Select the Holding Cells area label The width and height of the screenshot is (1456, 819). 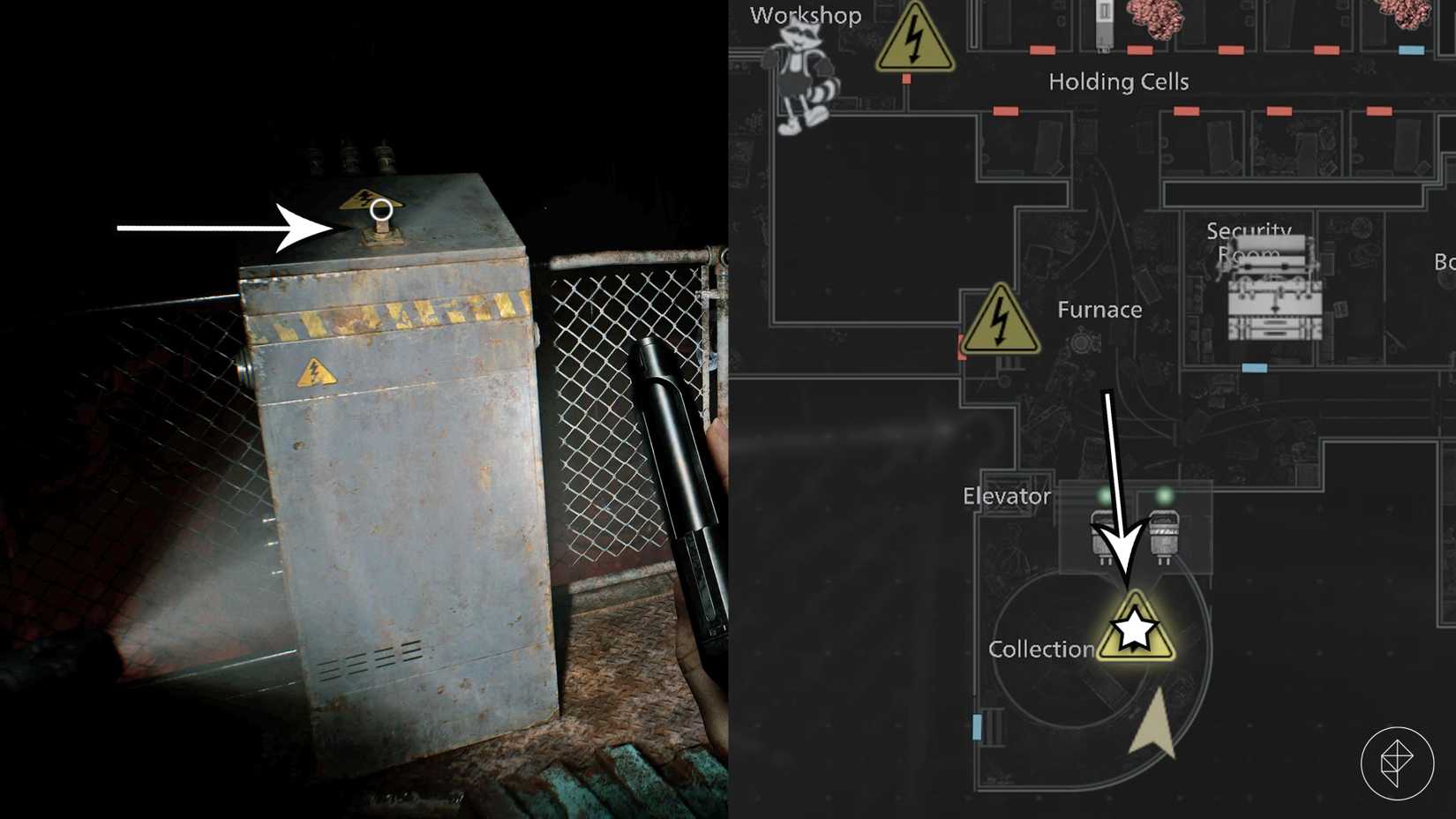(x=1121, y=81)
